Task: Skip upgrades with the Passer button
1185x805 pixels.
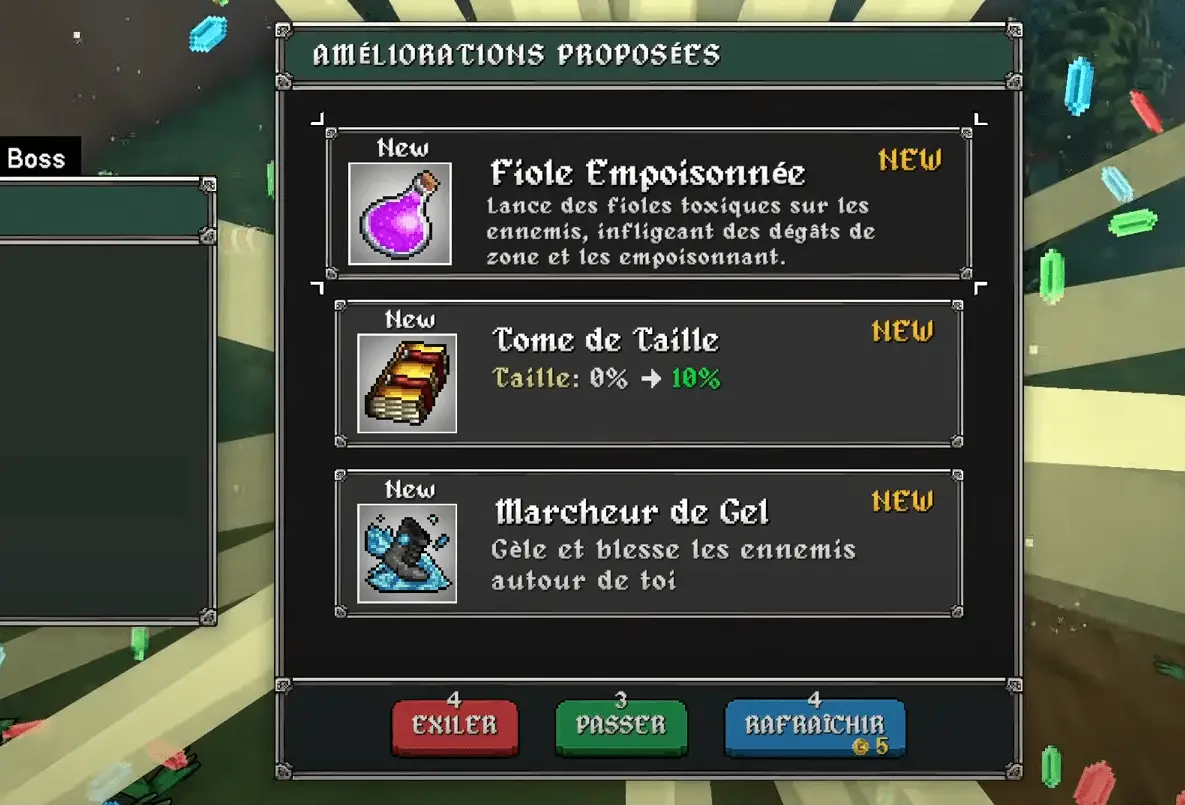Action: (x=621, y=726)
